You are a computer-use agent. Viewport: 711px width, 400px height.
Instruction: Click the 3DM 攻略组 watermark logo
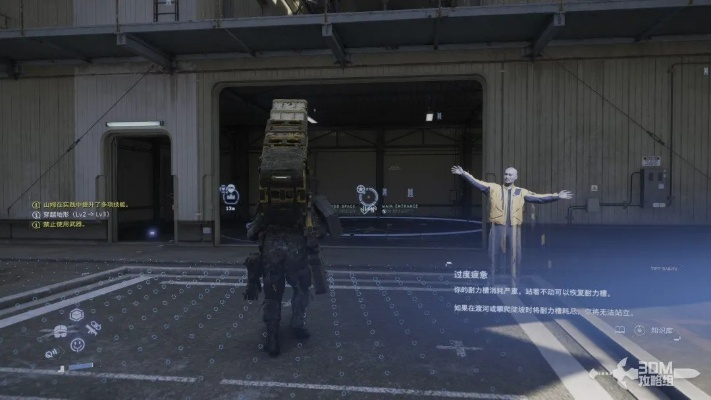click(x=647, y=373)
